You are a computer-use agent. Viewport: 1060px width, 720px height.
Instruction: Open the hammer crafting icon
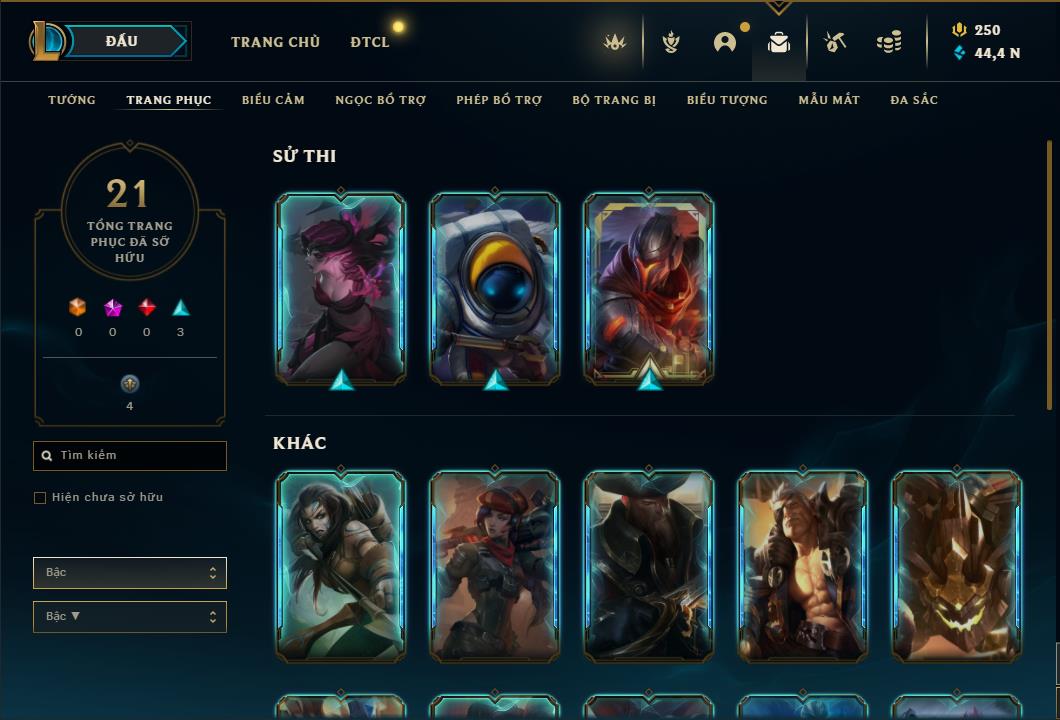[x=834, y=42]
